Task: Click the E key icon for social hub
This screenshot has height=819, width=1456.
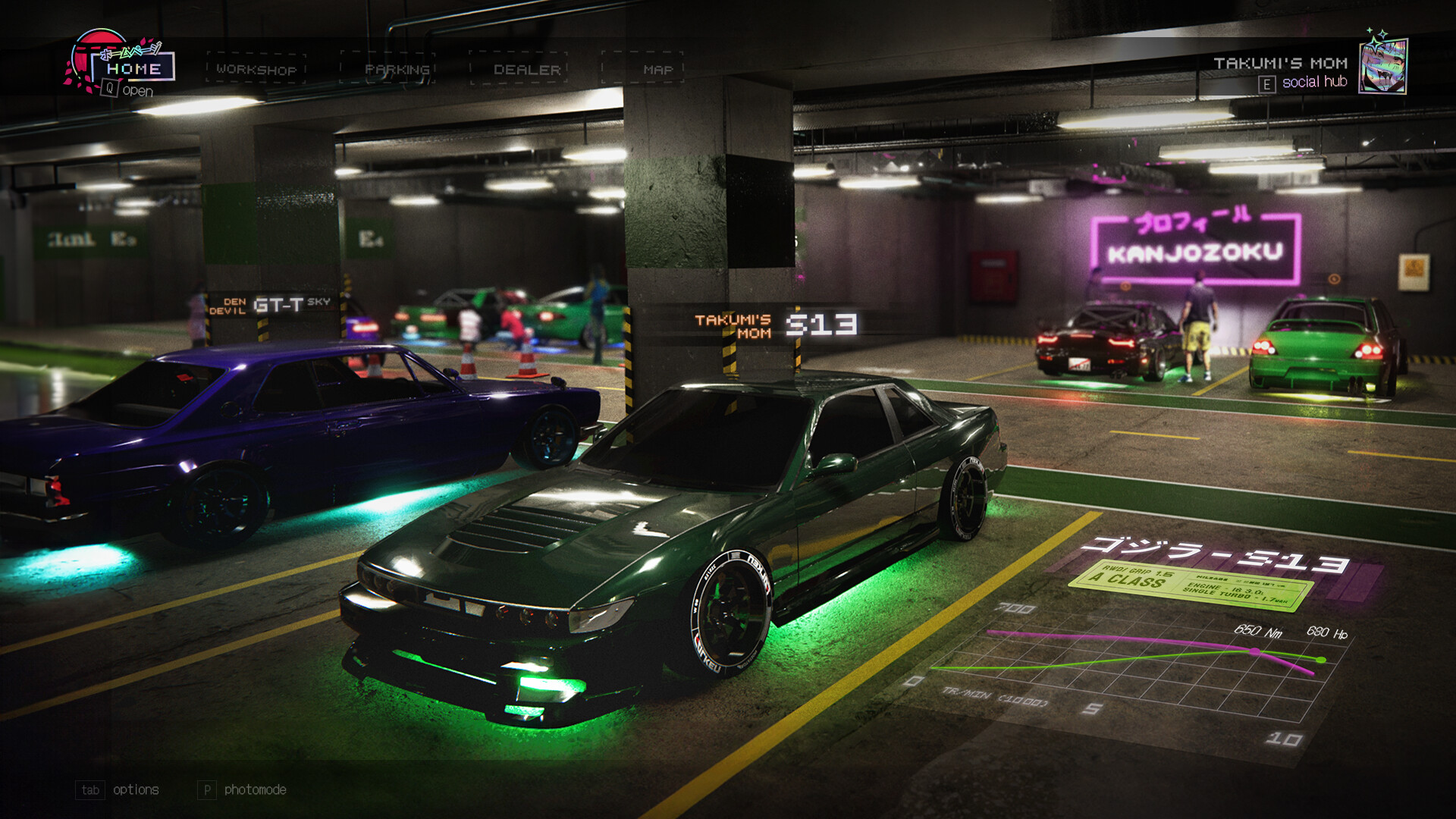Action: coord(1268,83)
